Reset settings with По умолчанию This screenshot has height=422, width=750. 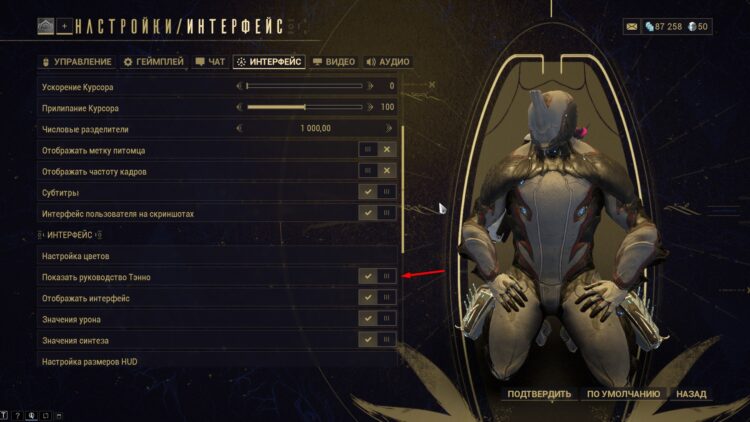click(623, 394)
